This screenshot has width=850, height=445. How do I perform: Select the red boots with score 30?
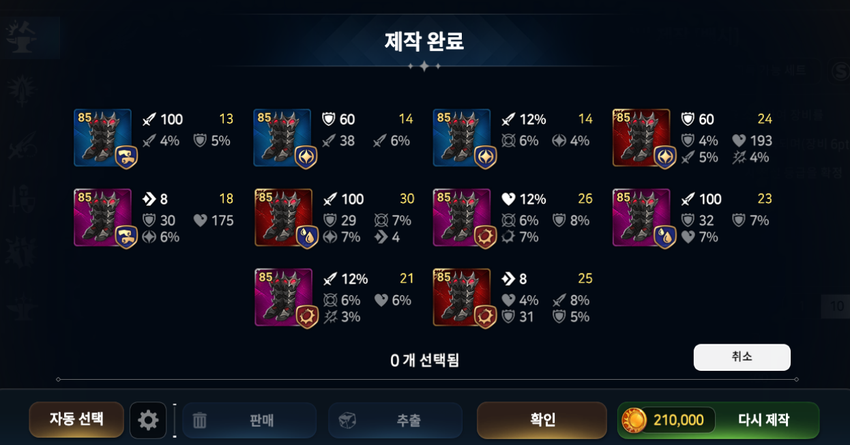(x=283, y=217)
